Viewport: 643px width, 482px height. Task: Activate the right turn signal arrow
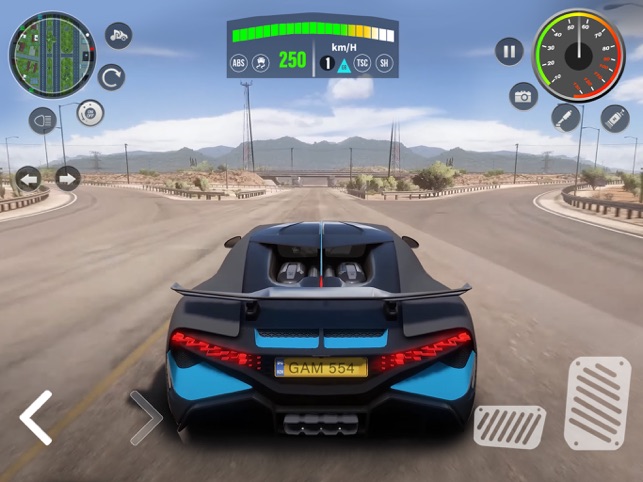click(x=67, y=179)
